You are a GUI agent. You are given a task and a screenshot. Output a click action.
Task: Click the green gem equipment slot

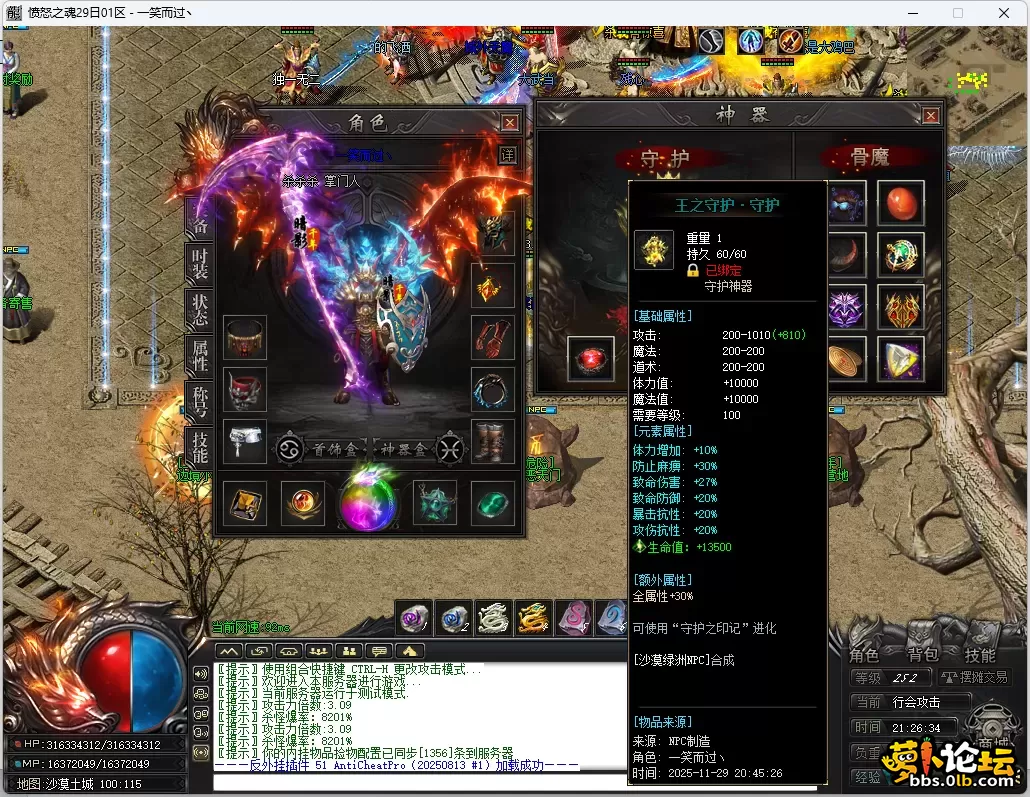click(493, 503)
